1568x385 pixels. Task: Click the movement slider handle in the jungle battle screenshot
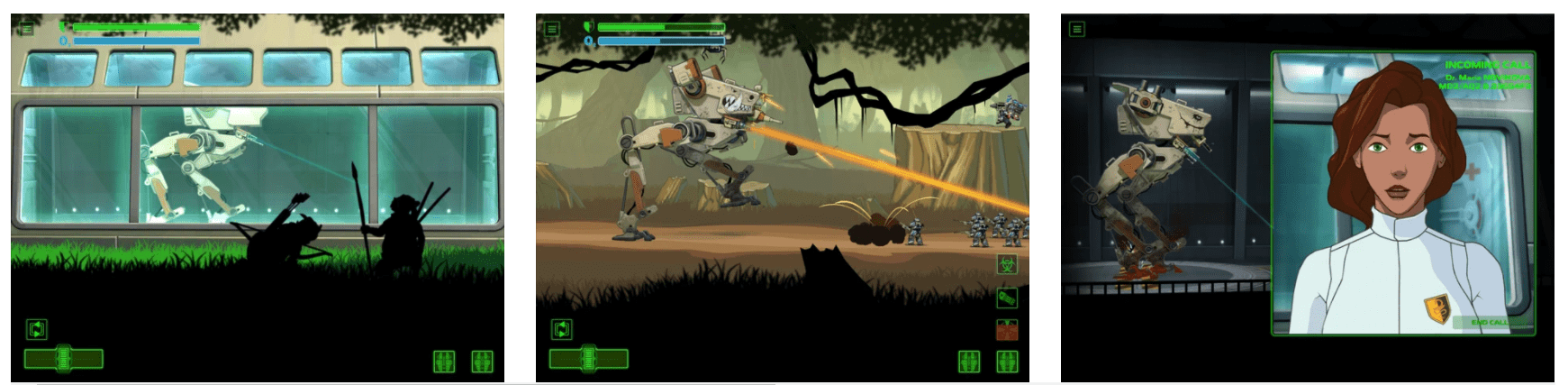pyautogui.click(x=589, y=359)
